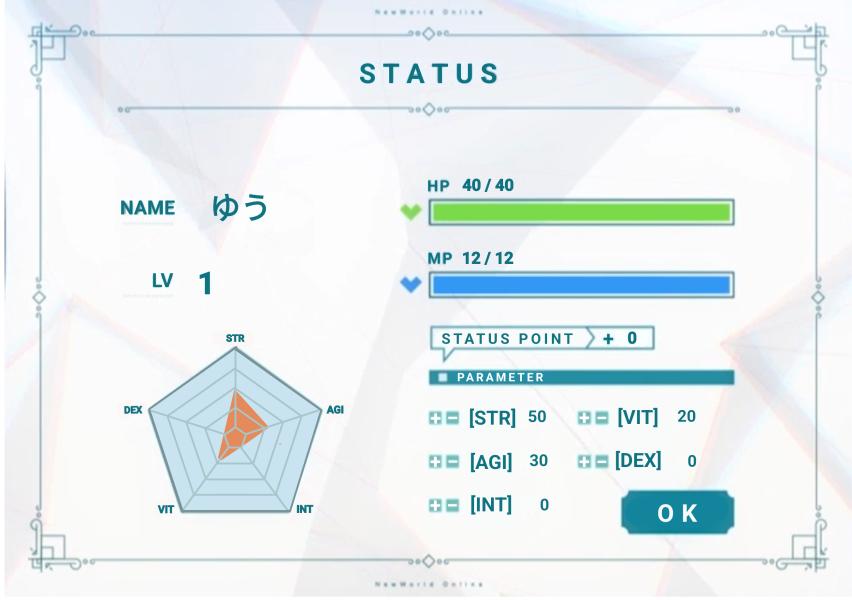Screen dimensions: 852x600
Task: Increase STR with its plus button
Action: 436,419
